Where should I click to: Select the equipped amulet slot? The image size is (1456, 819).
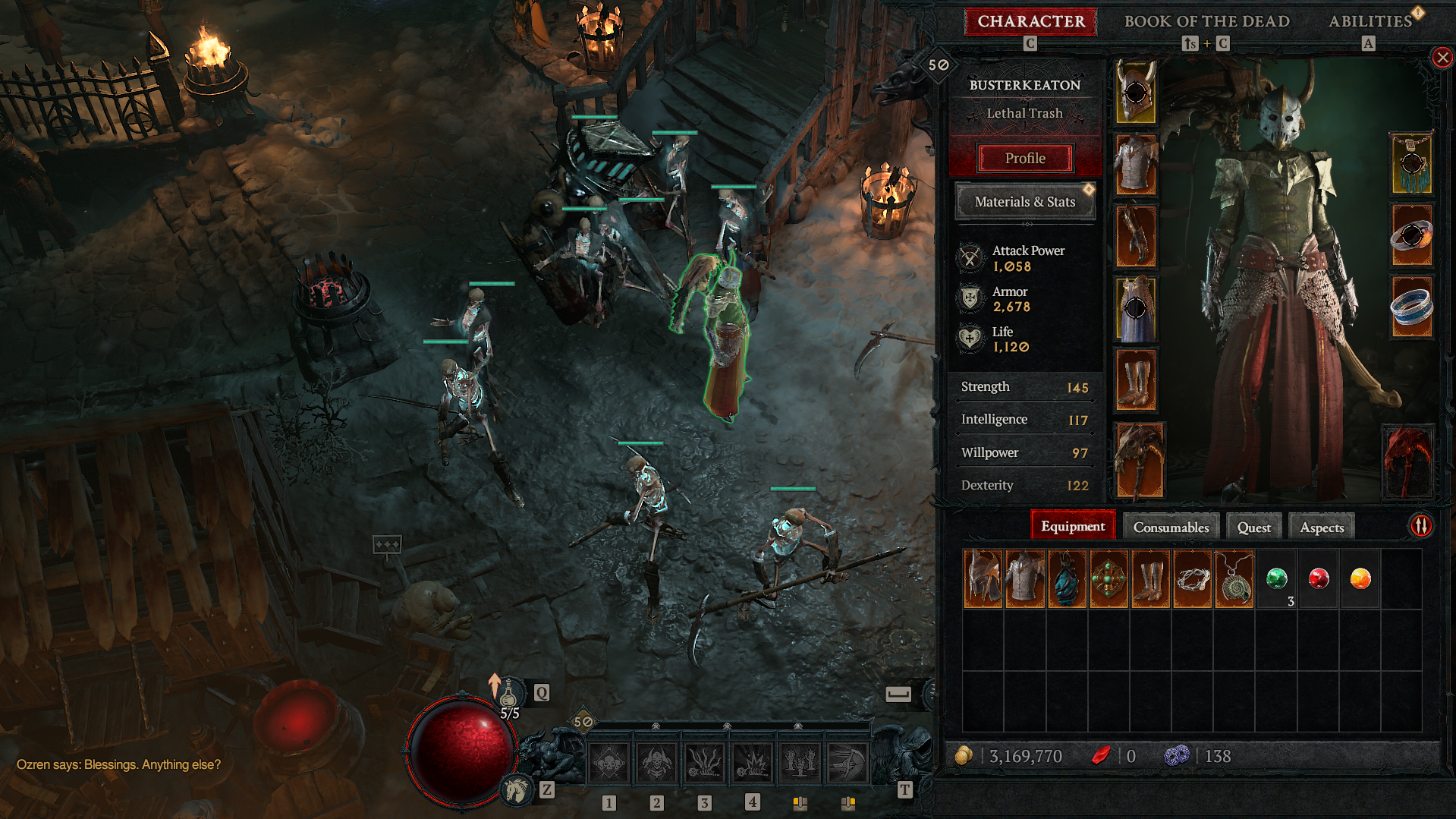coord(1411,163)
